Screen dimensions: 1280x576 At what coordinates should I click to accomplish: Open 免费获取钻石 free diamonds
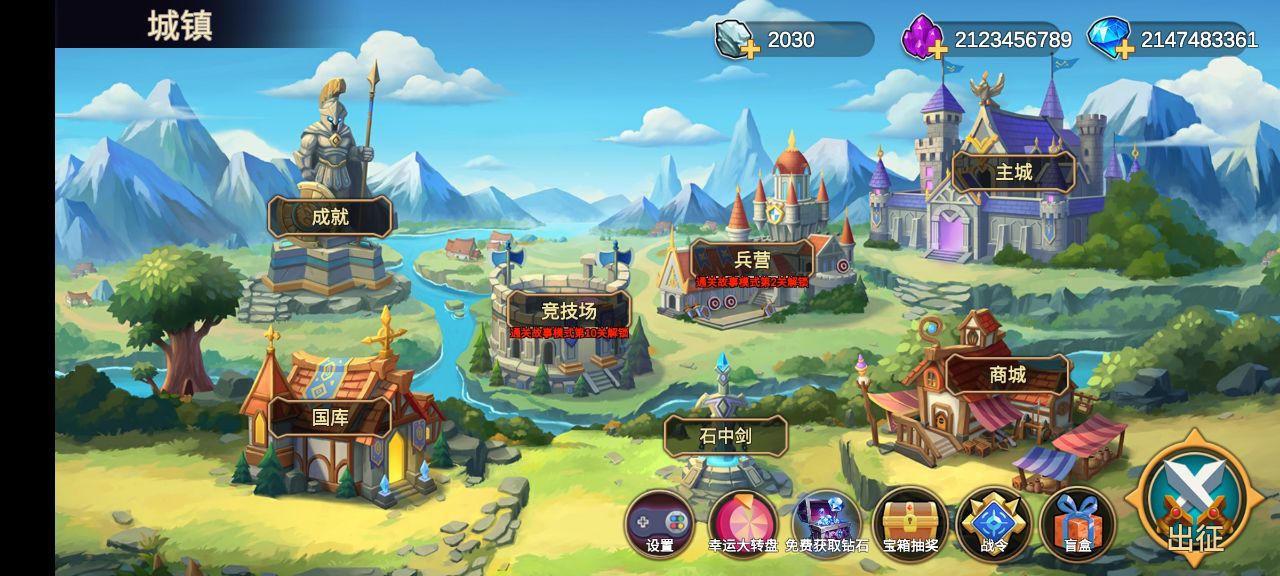click(x=826, y=523)
